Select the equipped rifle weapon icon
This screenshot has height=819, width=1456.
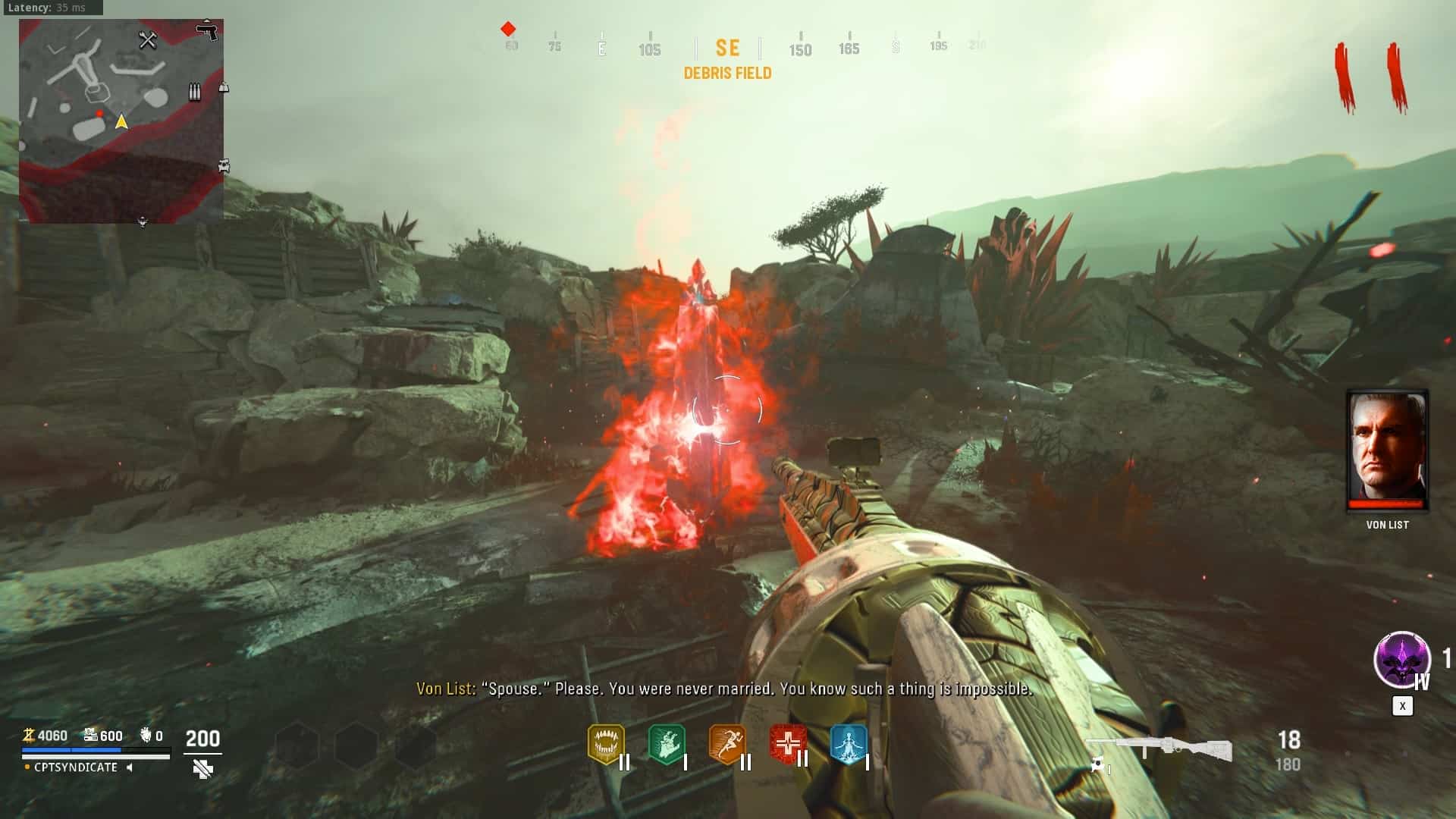click(x=1160, y=749)
